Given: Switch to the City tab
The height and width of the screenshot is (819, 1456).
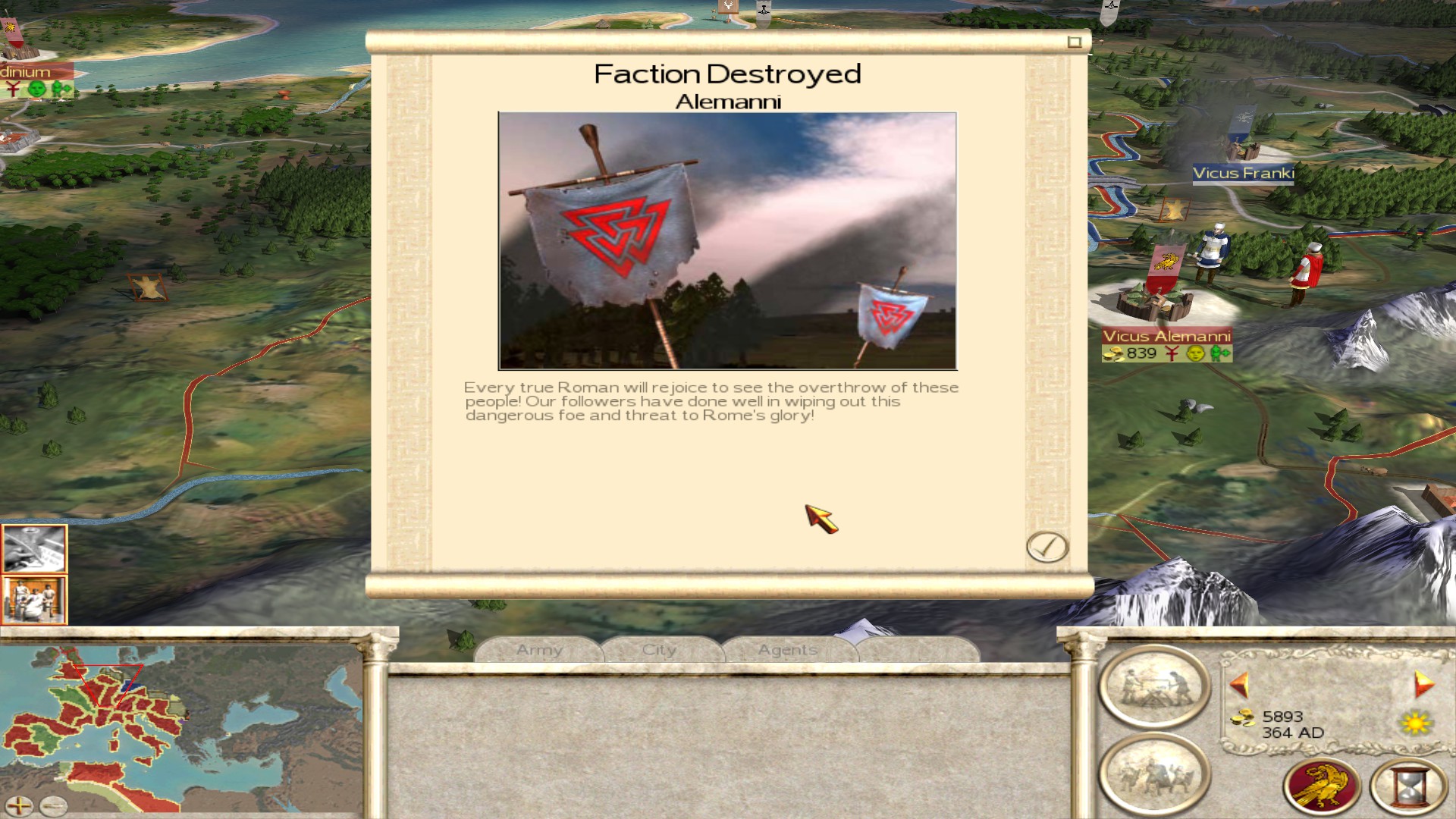Looking at the screenshot, I should (x=658, y=650).
